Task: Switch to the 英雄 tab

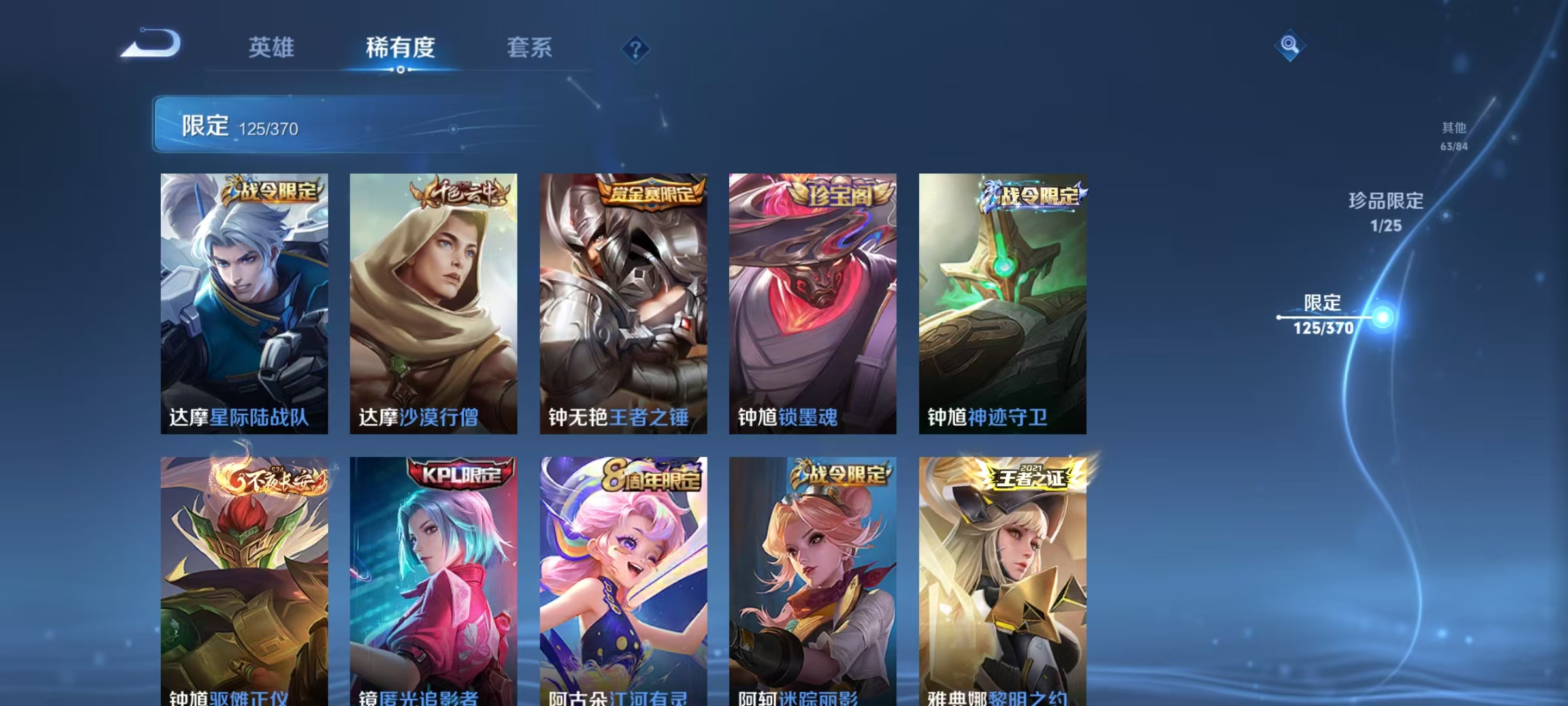Action: (272, 47)
